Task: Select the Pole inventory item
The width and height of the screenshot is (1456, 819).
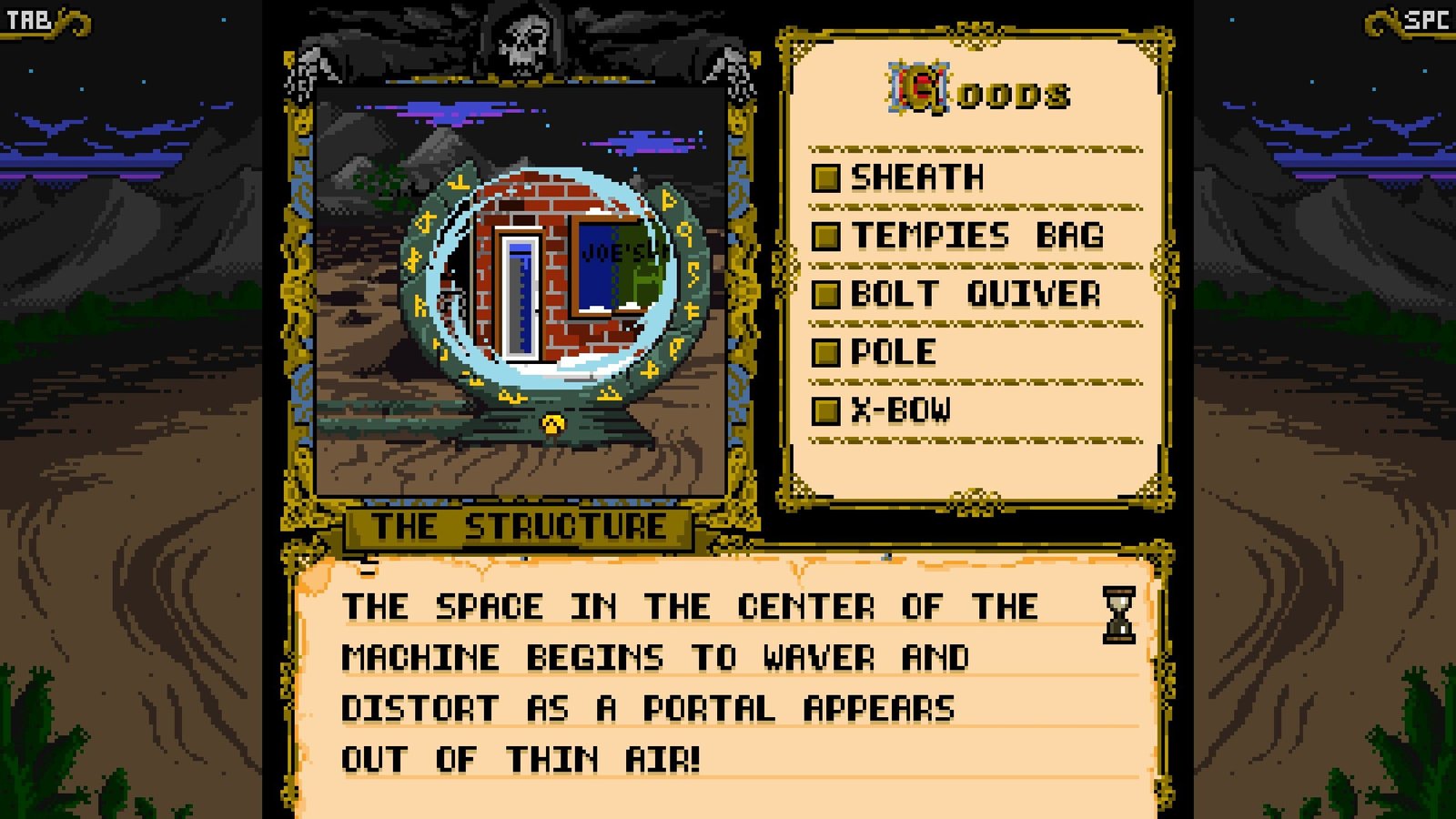Action: coord(892,352)
